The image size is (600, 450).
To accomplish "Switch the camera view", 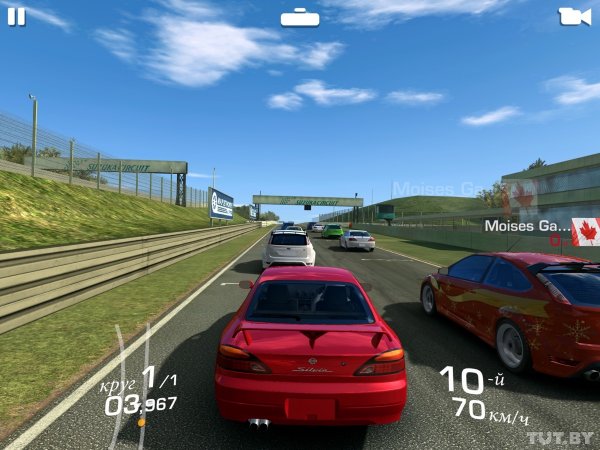I will tap(574, 16).
